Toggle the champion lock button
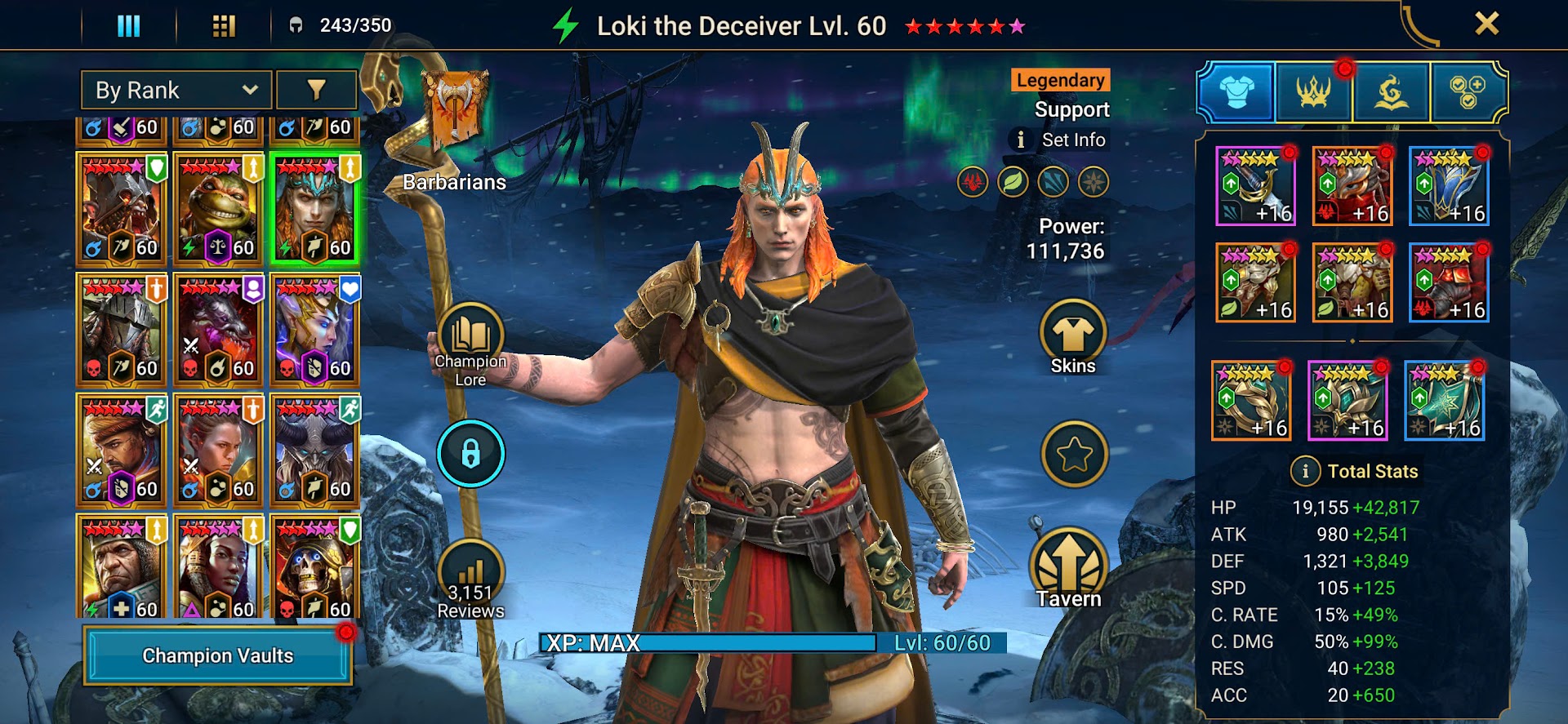 [470, 454]
